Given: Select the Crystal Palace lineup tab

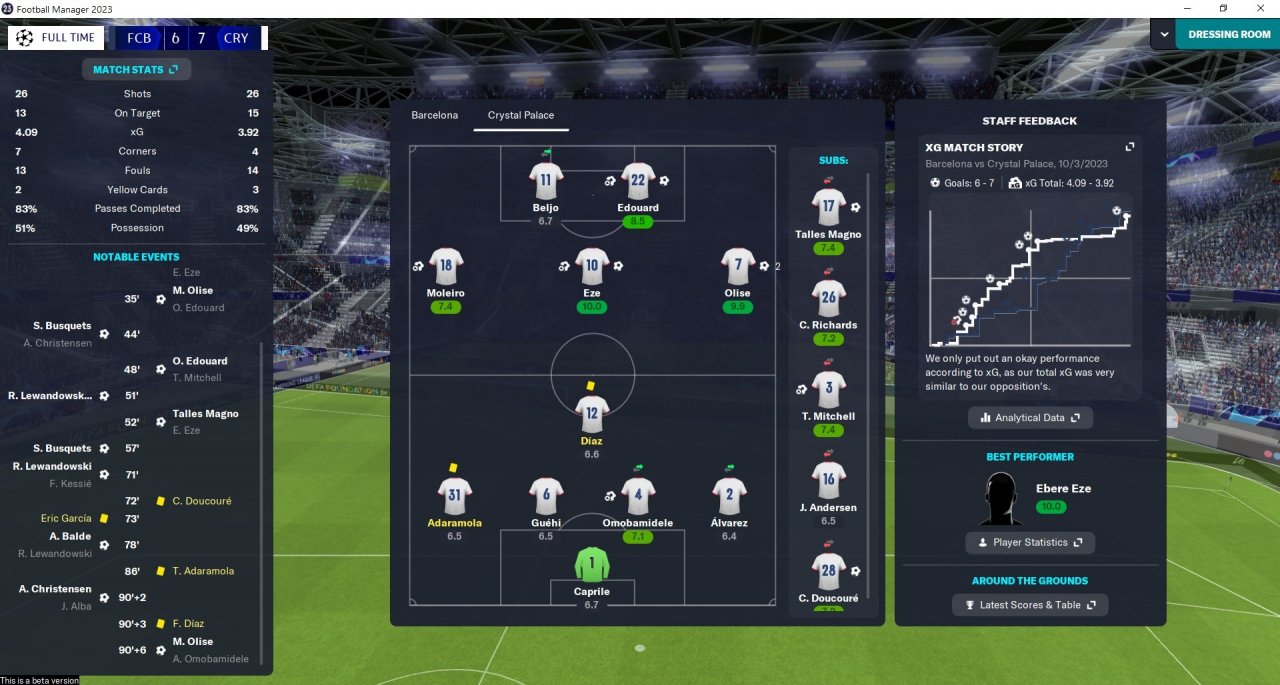Looking at the screenshot, I should pyautogui.click(x=520, y=115).
